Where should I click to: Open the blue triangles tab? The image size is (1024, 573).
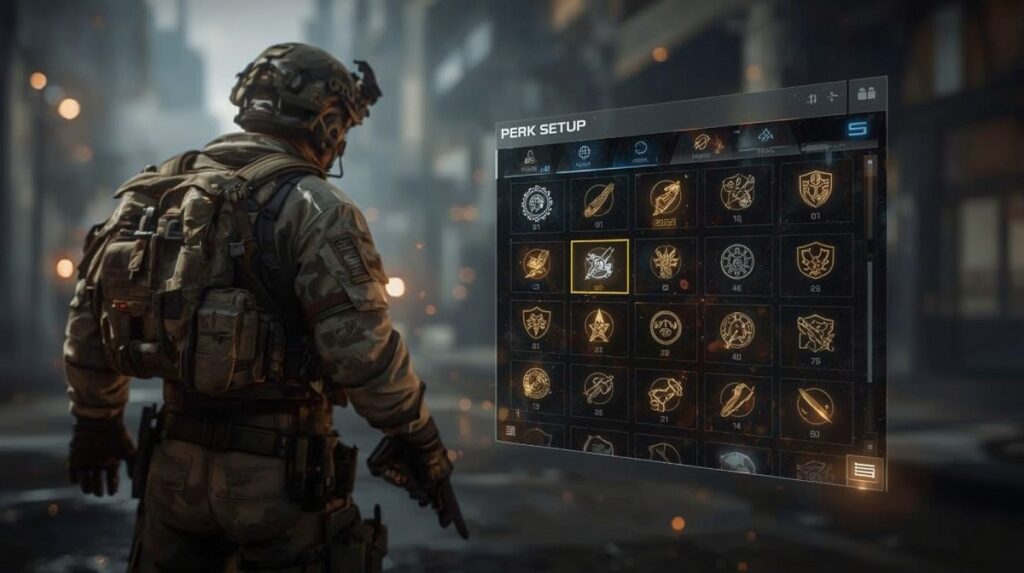click(x=765, y=137)
